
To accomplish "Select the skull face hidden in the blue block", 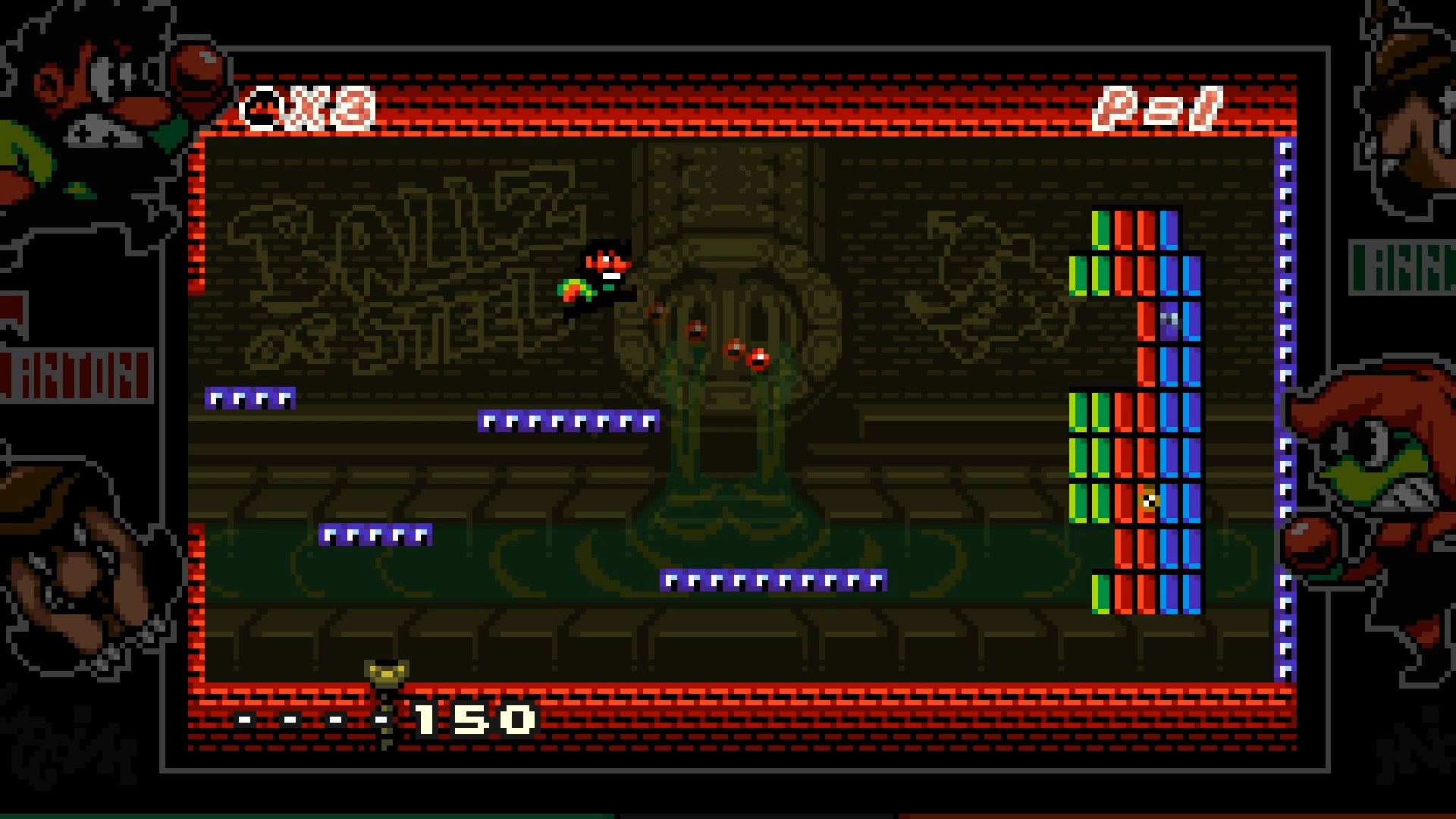I will (x=1169, y=318).
